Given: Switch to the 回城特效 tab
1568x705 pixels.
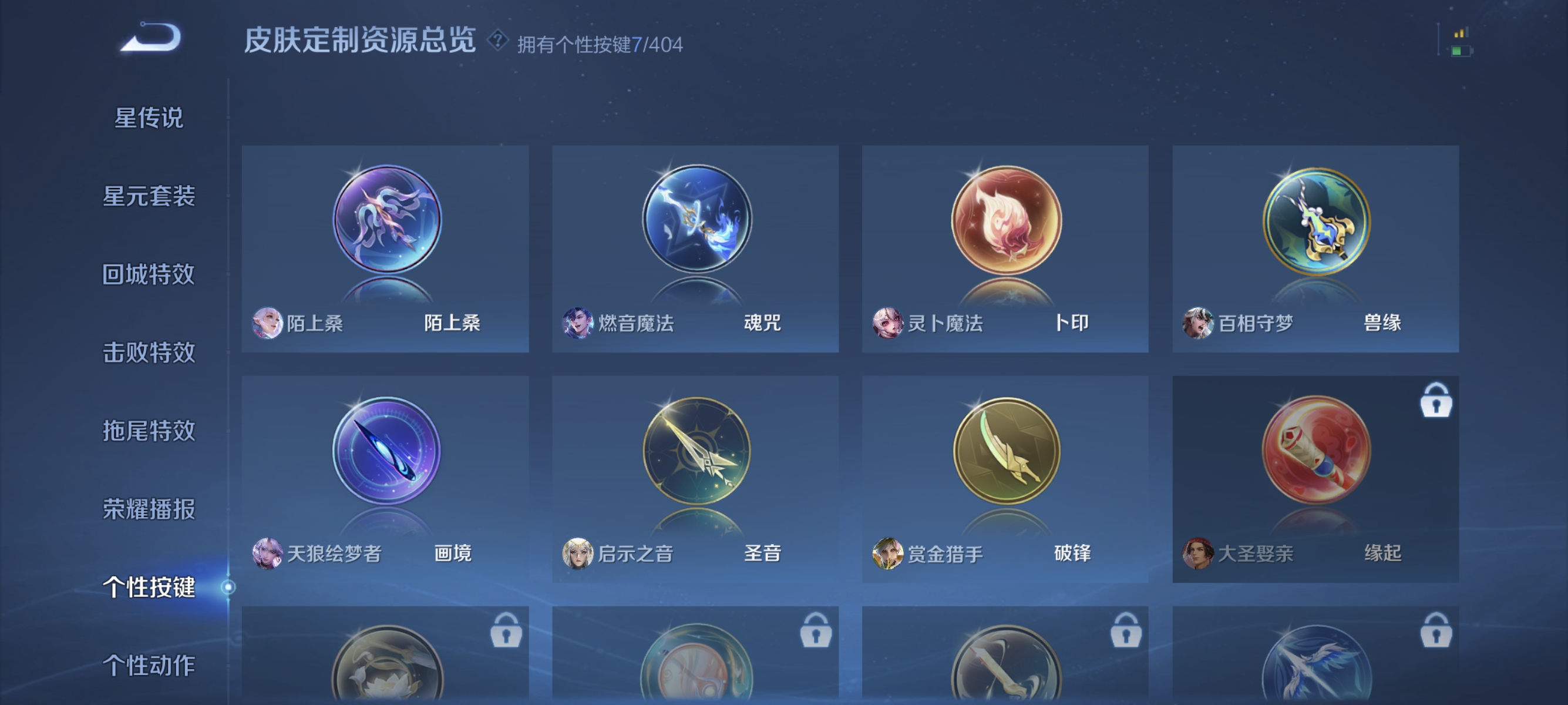Looking at the screenshot, I should (x=149, y=275).
